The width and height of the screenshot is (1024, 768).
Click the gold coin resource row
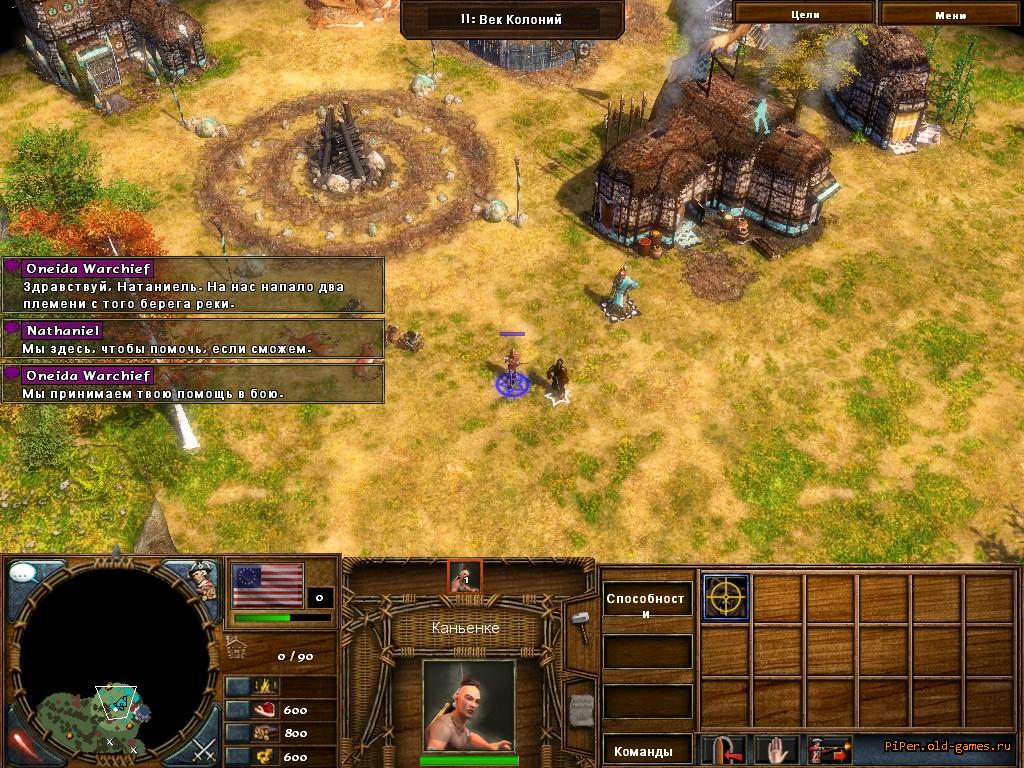279,757
